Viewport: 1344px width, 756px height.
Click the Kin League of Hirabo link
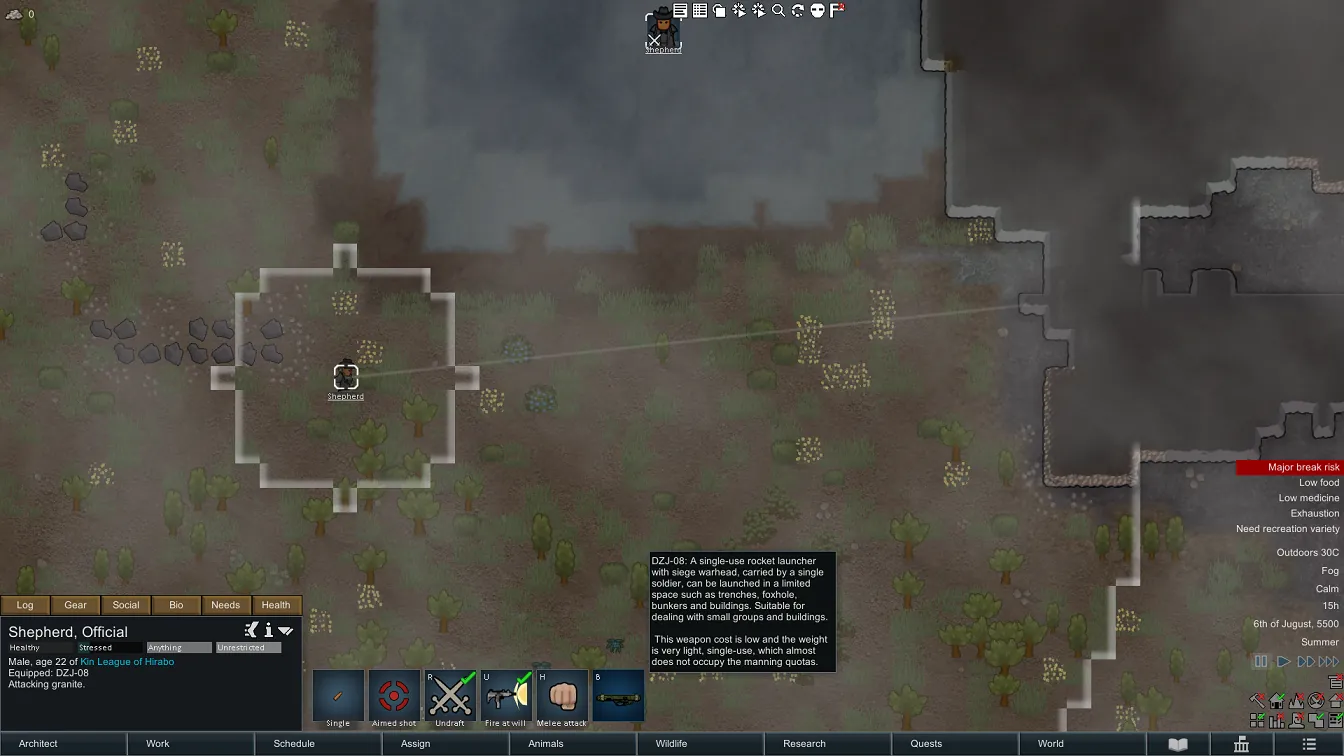coord(127,662)
